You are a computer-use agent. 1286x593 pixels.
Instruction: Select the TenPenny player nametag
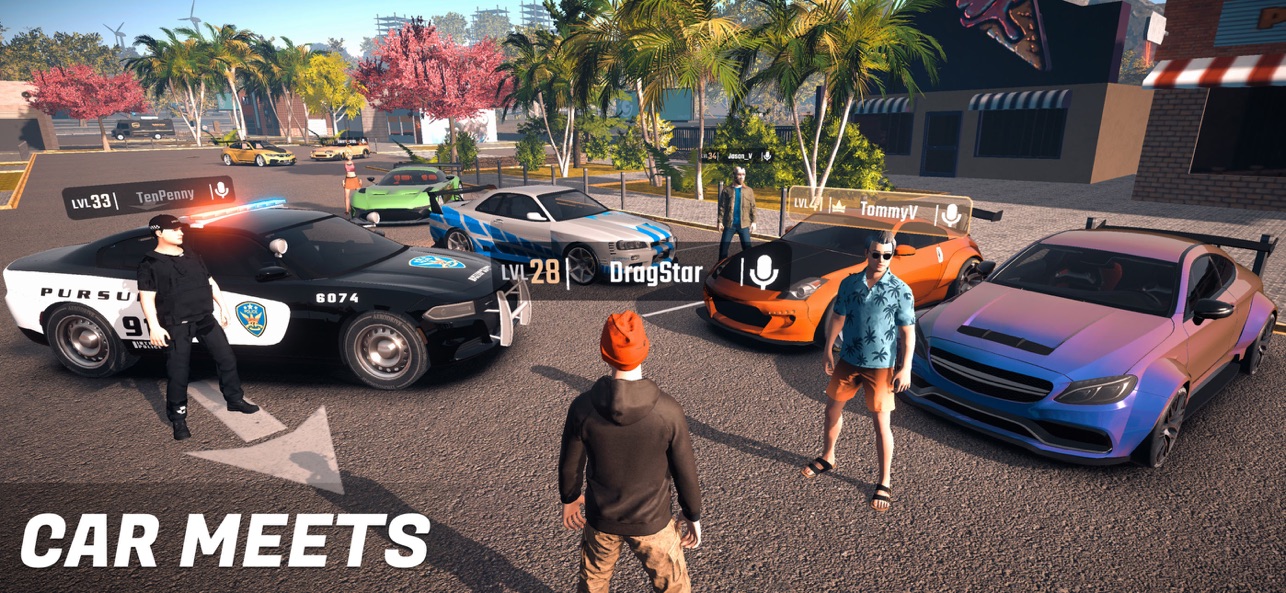(167, 197)
